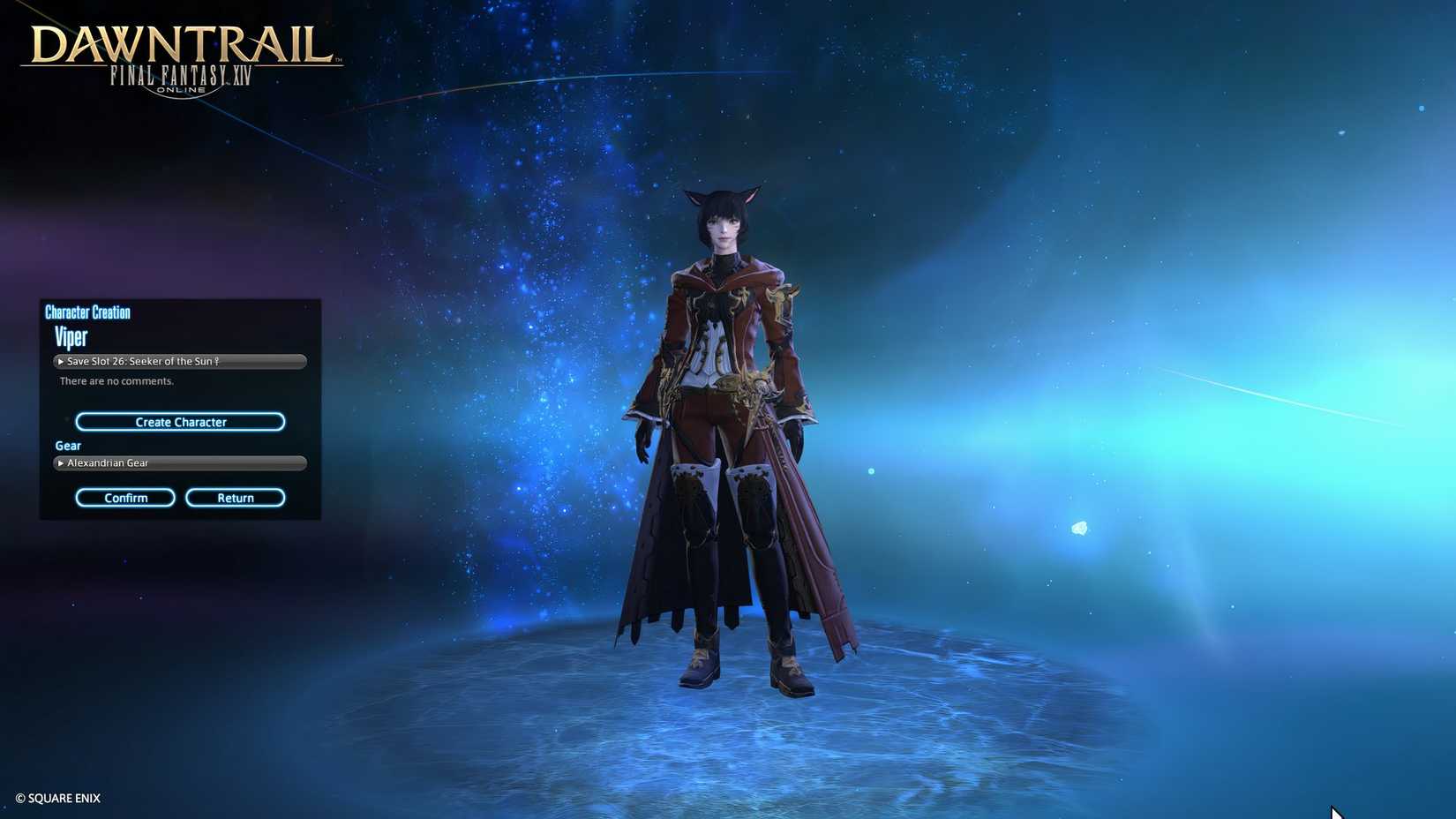
Task: Expand the Save Slot 26 dropdown
Action: click(x=180, y=361)
